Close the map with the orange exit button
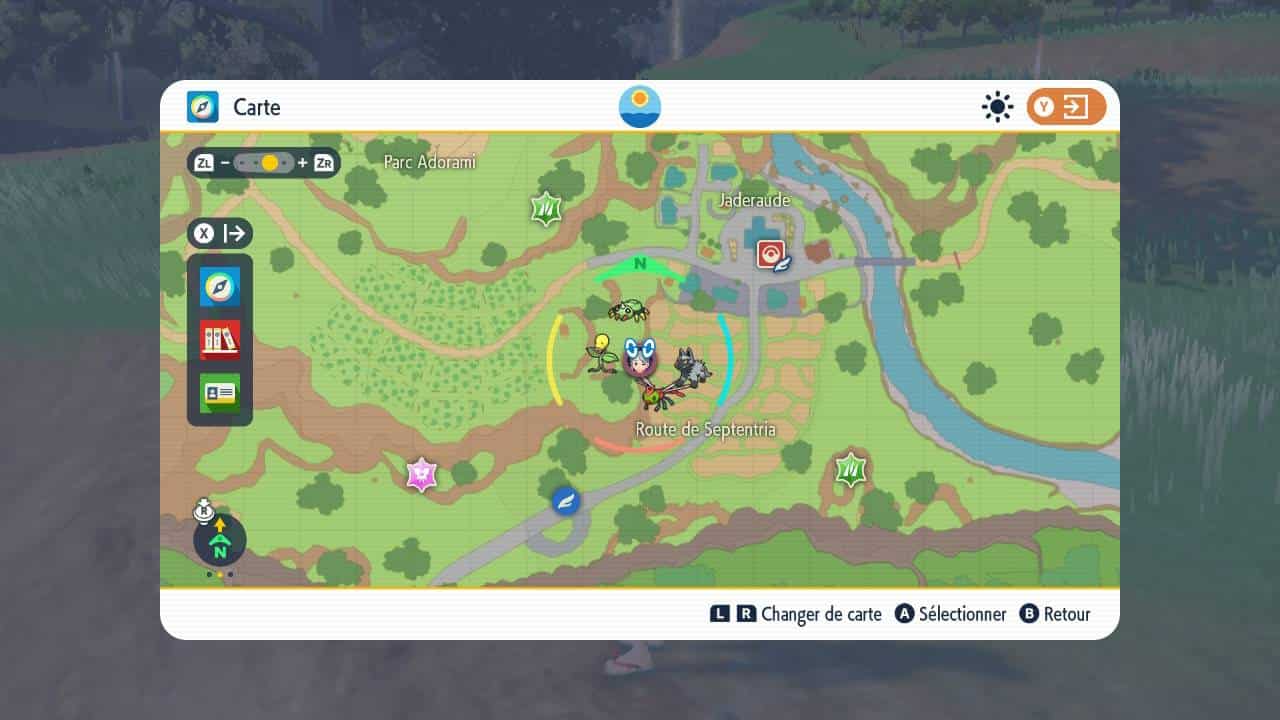The height and width of the screenshot is (720, 1280). tap(1065, 107)
